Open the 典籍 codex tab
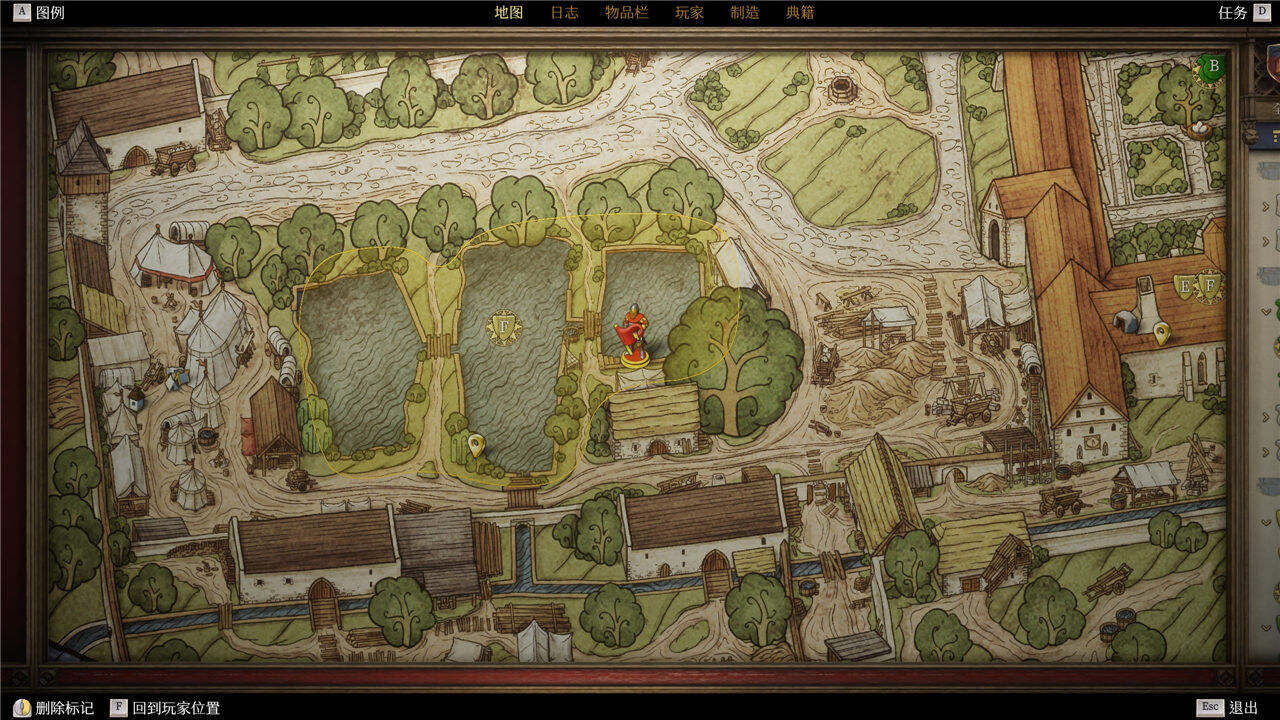1280x720 pixels. pyautogui.click(x=800, y=13)
